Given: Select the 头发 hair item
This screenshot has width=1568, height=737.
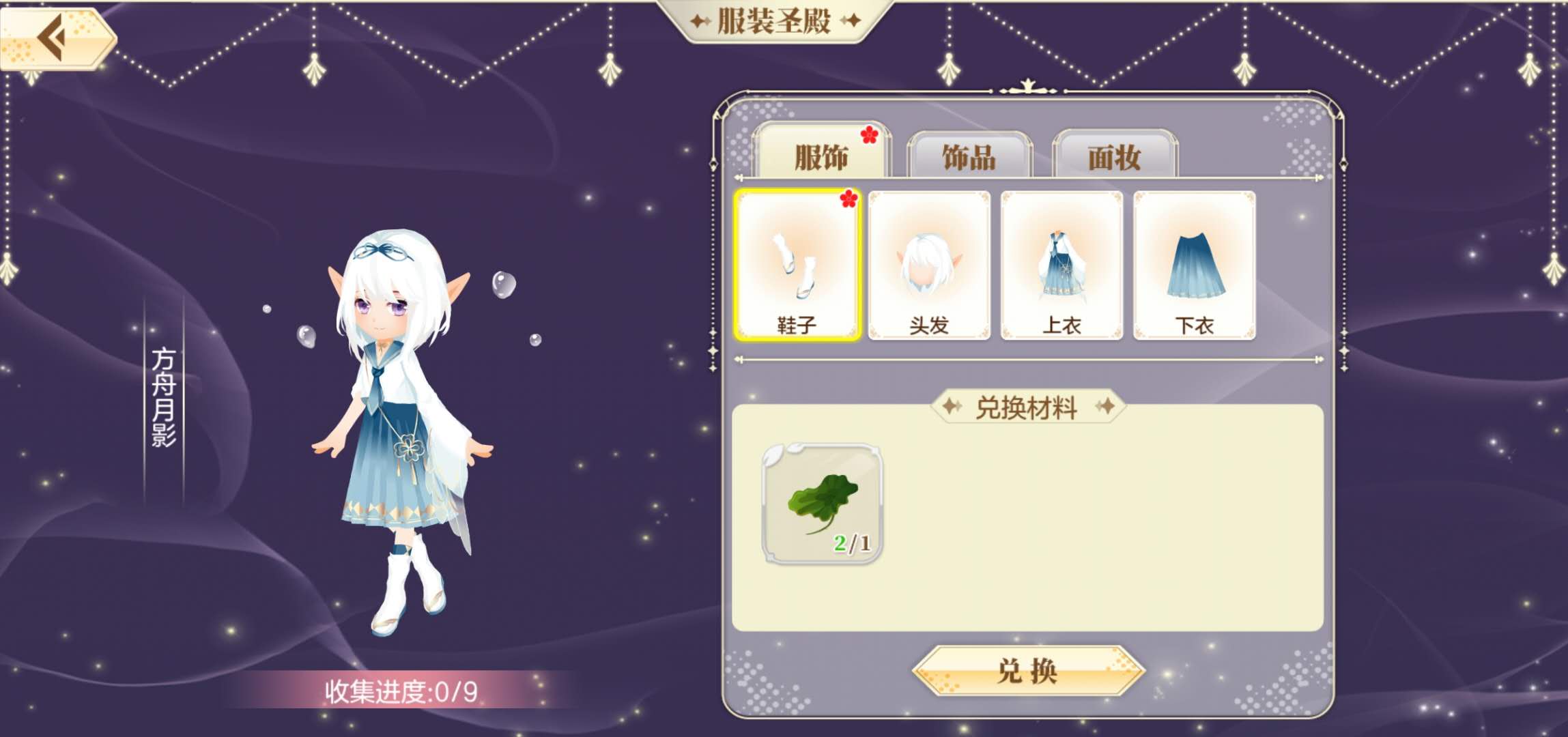Looking at the screenshot, I should 929,265.
